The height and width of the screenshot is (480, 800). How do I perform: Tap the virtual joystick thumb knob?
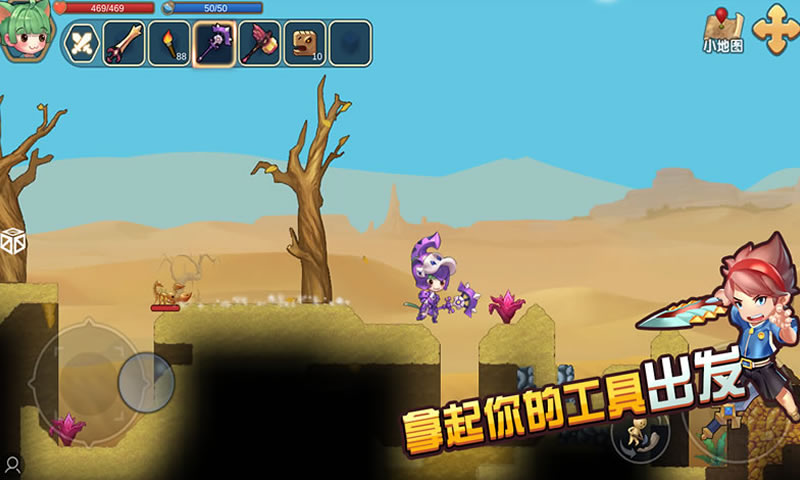[146, 382]
